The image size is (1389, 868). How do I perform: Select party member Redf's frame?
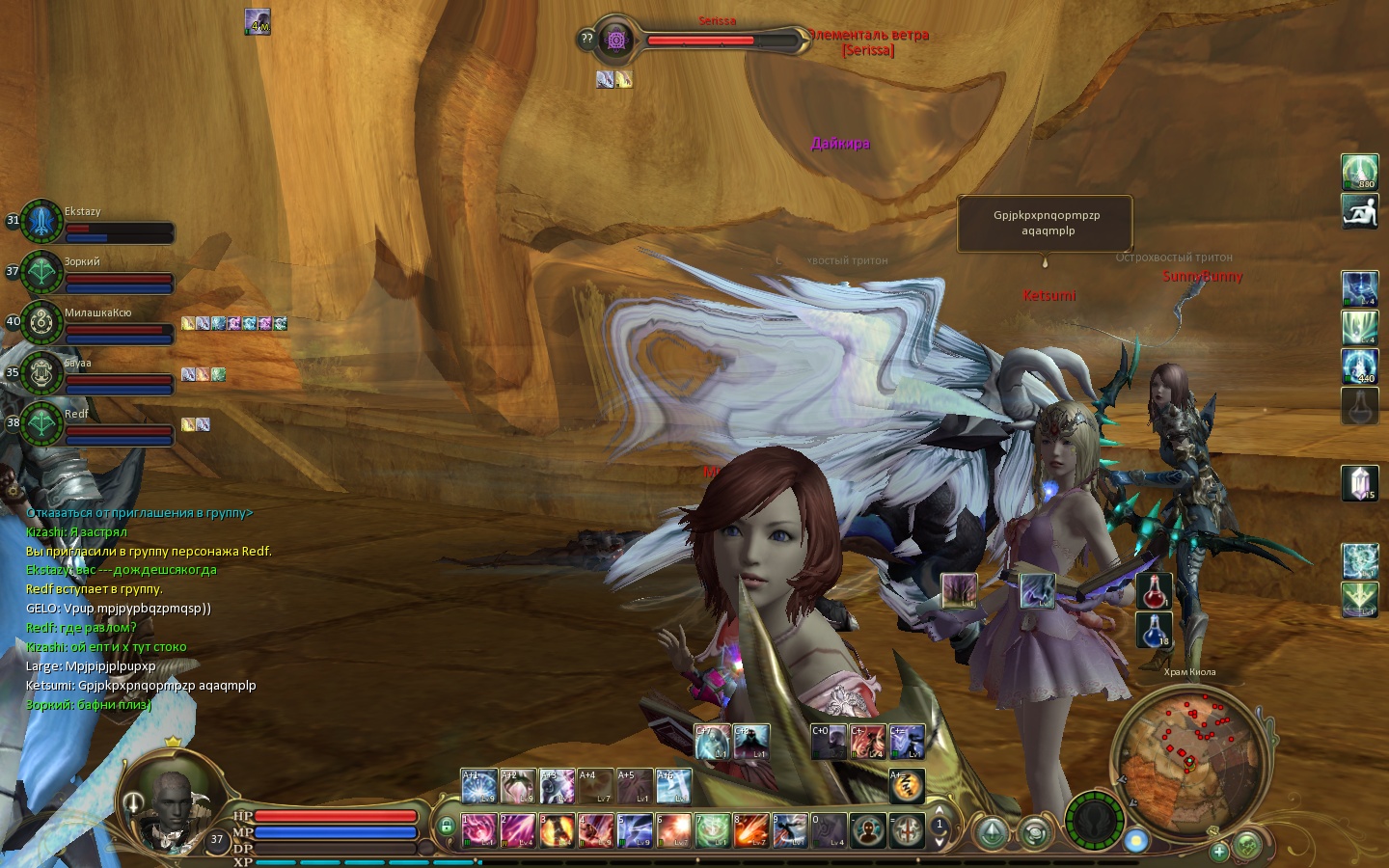42,423
